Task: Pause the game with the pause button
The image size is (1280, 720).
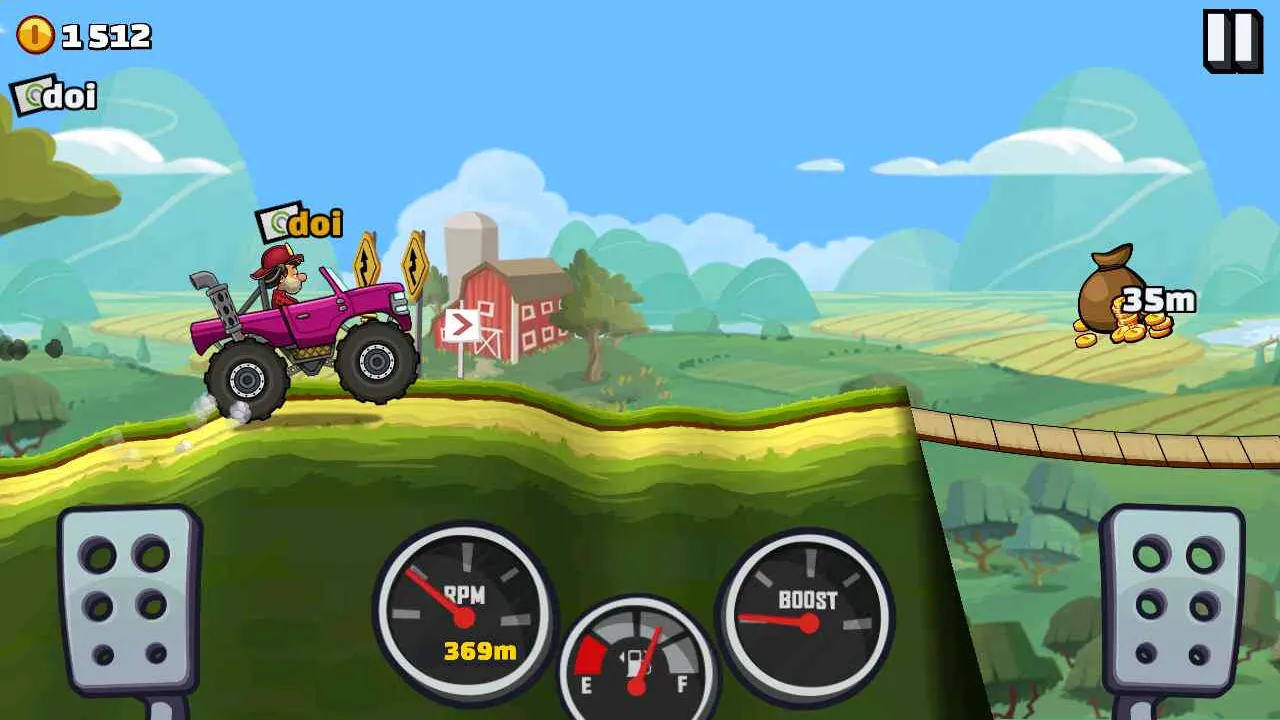Action: (x=1231, y=40)
